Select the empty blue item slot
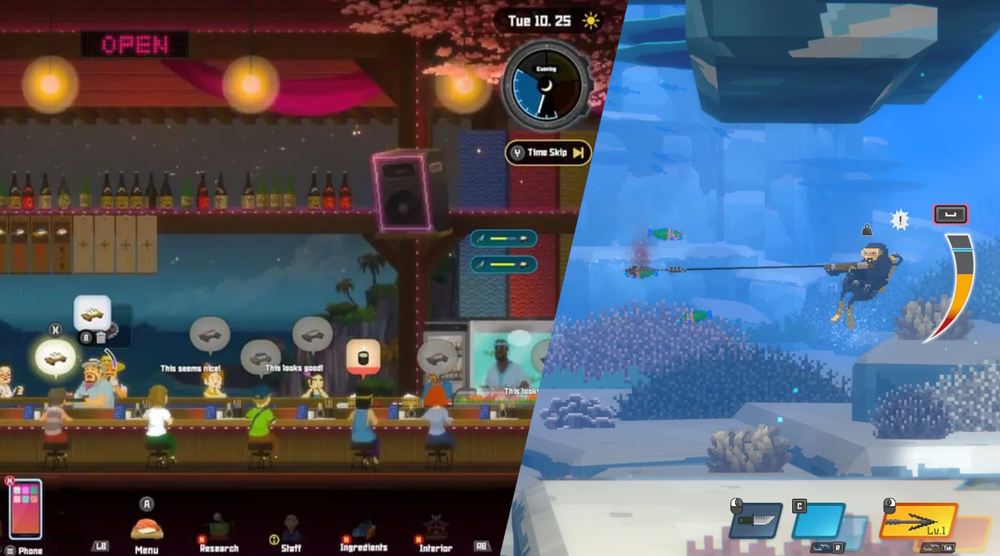 818,521
